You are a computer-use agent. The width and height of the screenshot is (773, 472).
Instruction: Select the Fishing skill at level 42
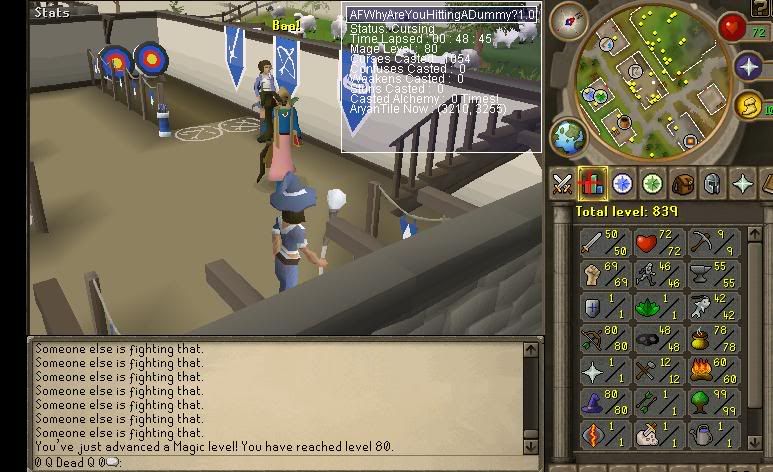point(710,308)
